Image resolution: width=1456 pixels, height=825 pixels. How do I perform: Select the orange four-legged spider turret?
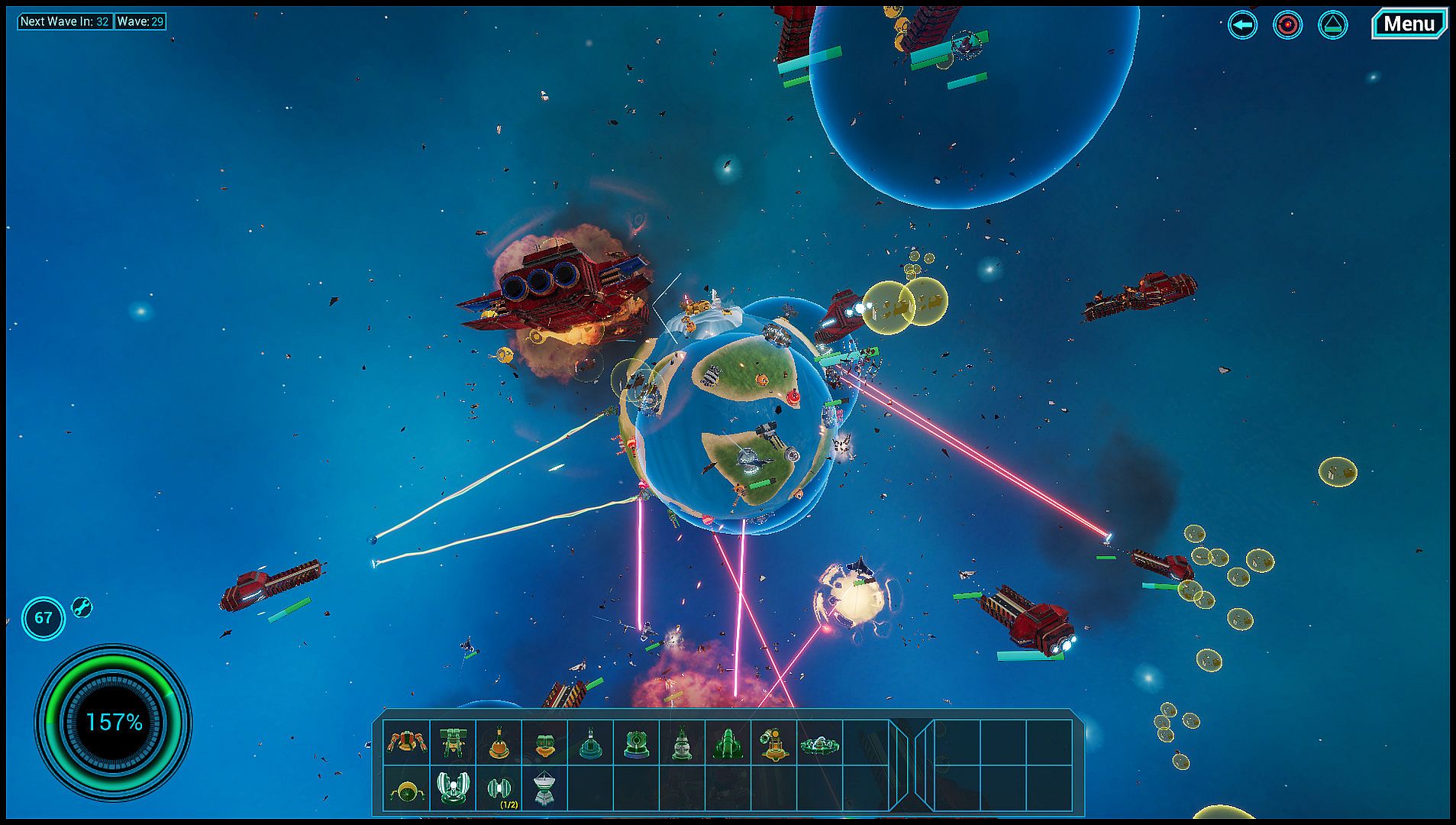pyautogui.click(x=406, y=742)
